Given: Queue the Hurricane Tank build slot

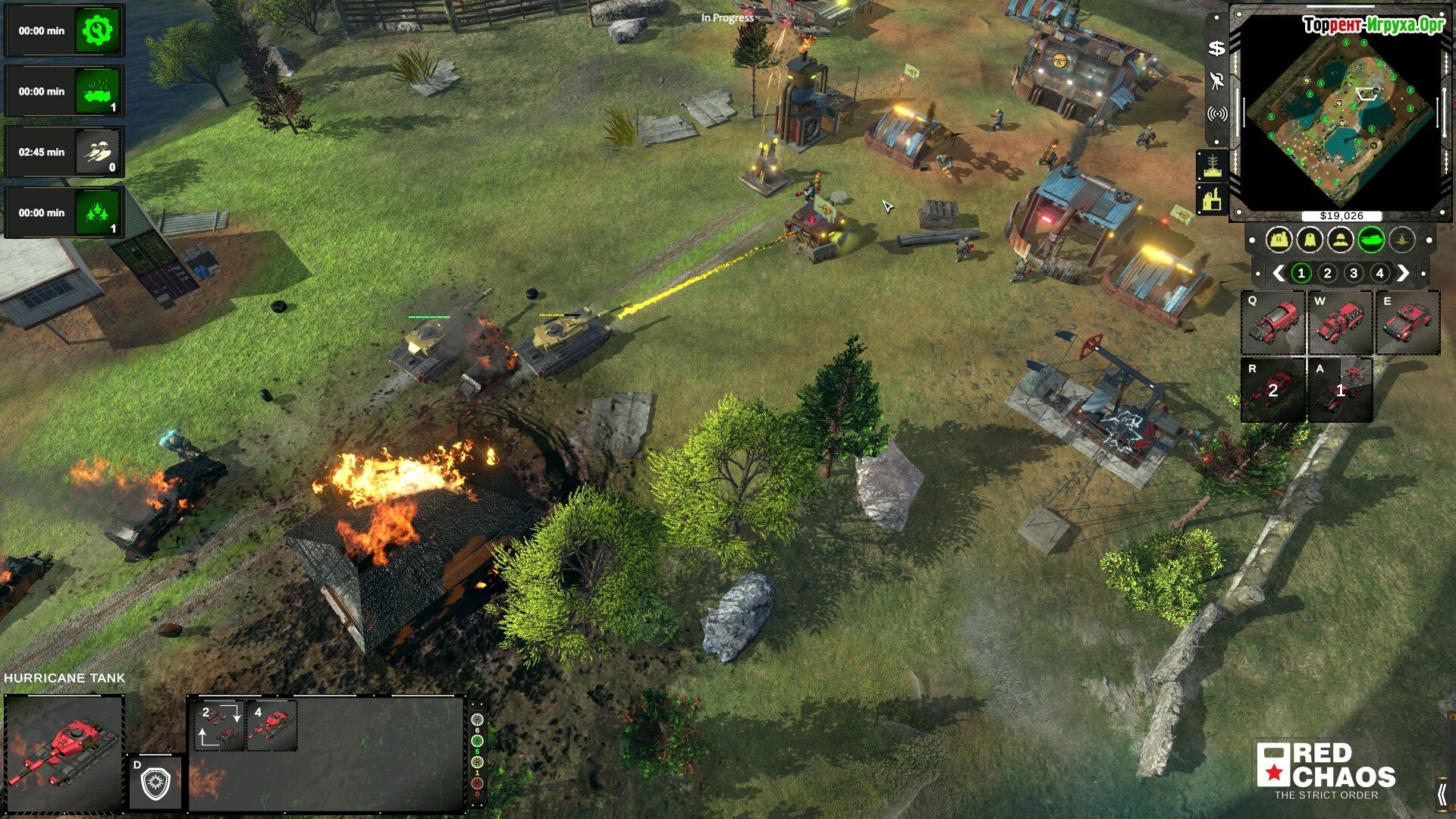Looking at the screenshot, I should click(1272, 390).
